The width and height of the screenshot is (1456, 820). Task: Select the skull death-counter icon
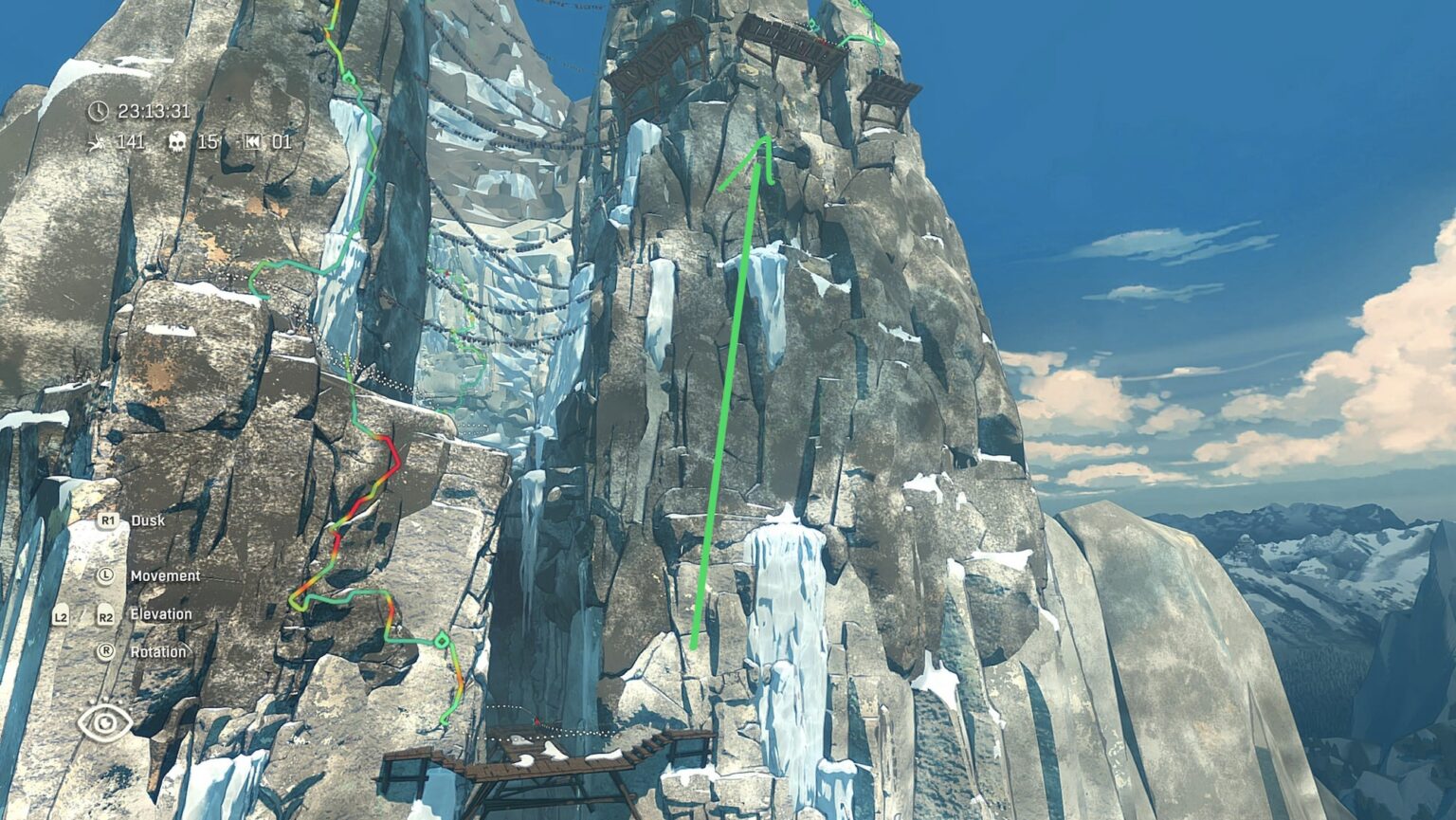click(176, 143)
